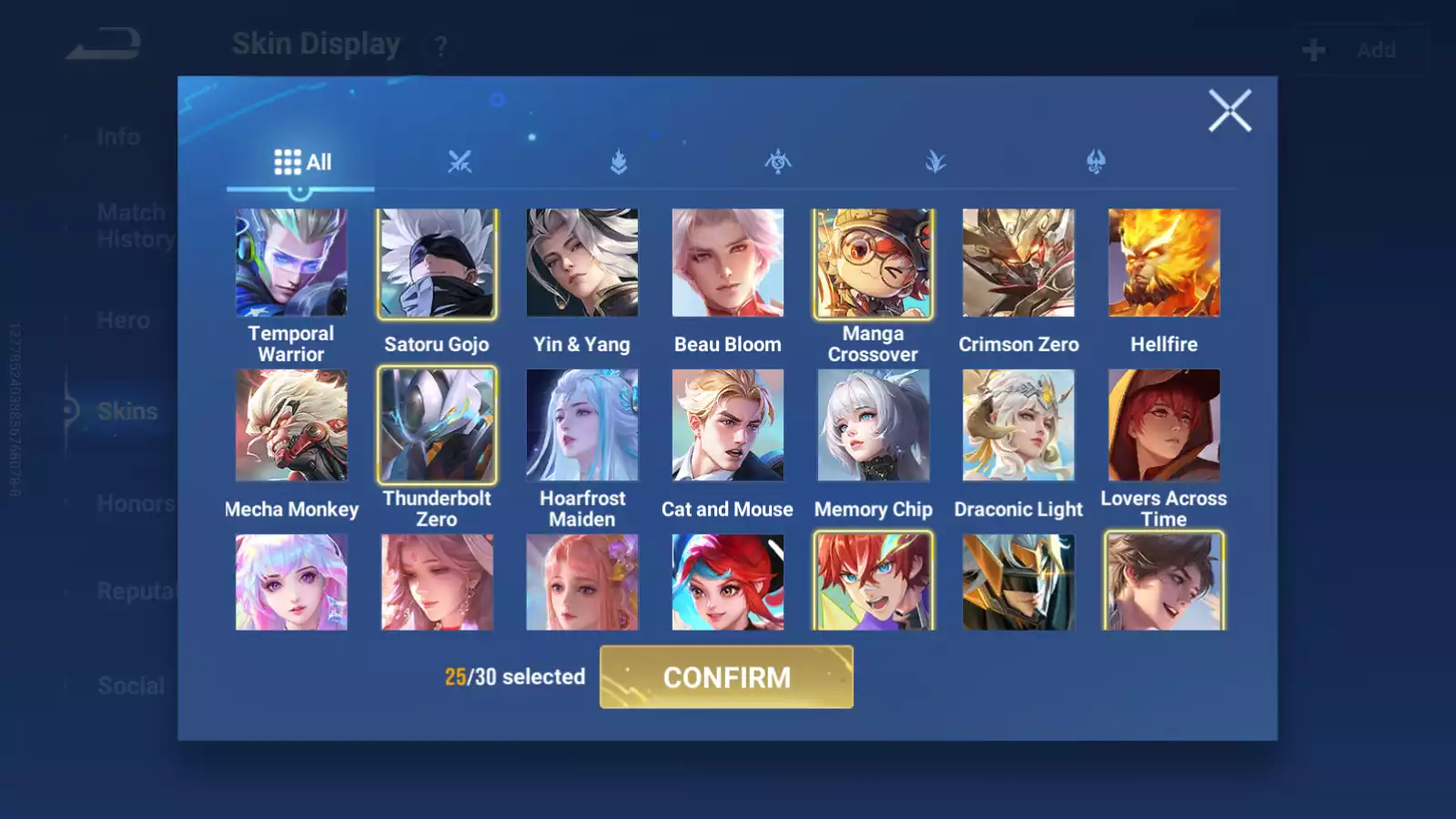
Task: Open the help question mark near Skin Display
Action: click(440, 45)
